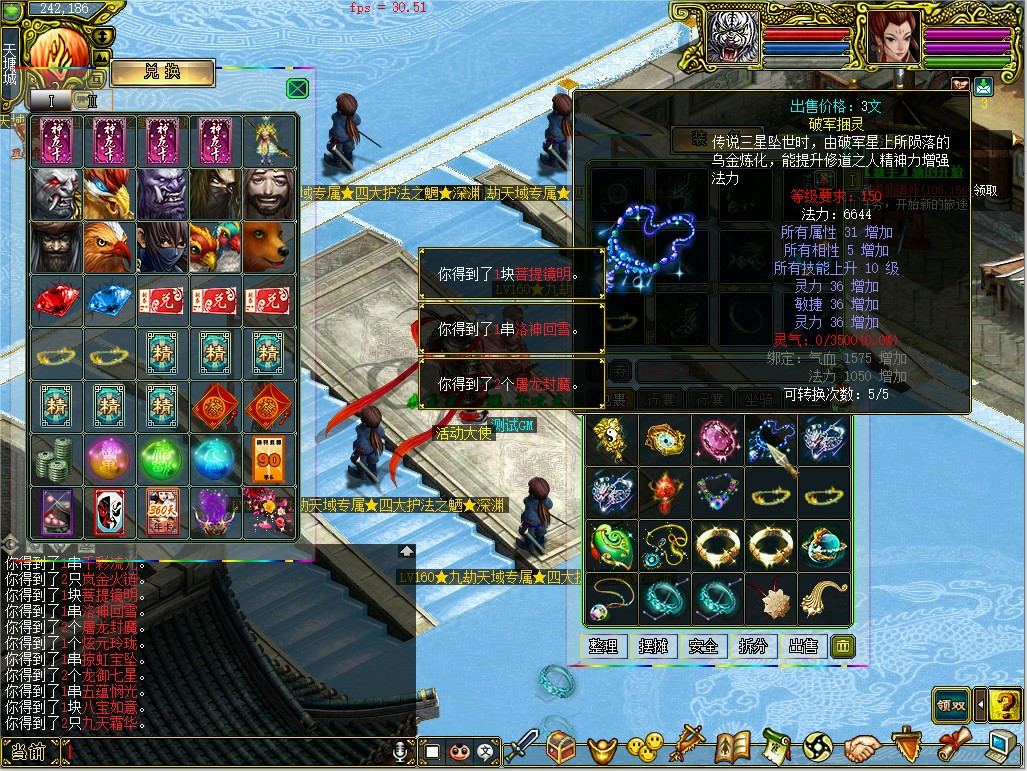The height and width of the screenshot is (771, 1027).
Task: Select the orange 90 card item
Action: coord(269,458)
